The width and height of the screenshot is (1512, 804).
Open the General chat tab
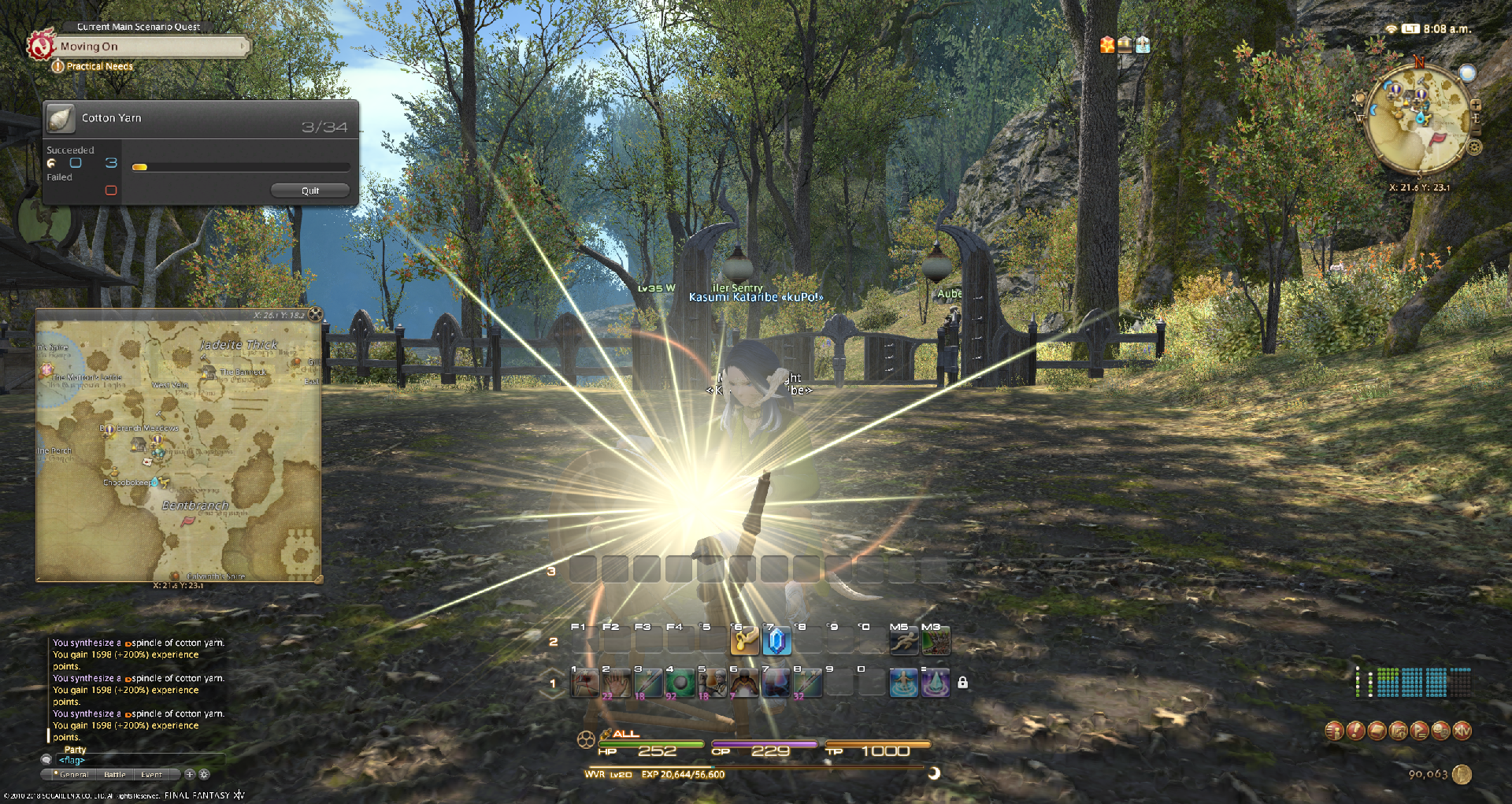(74, 775)
